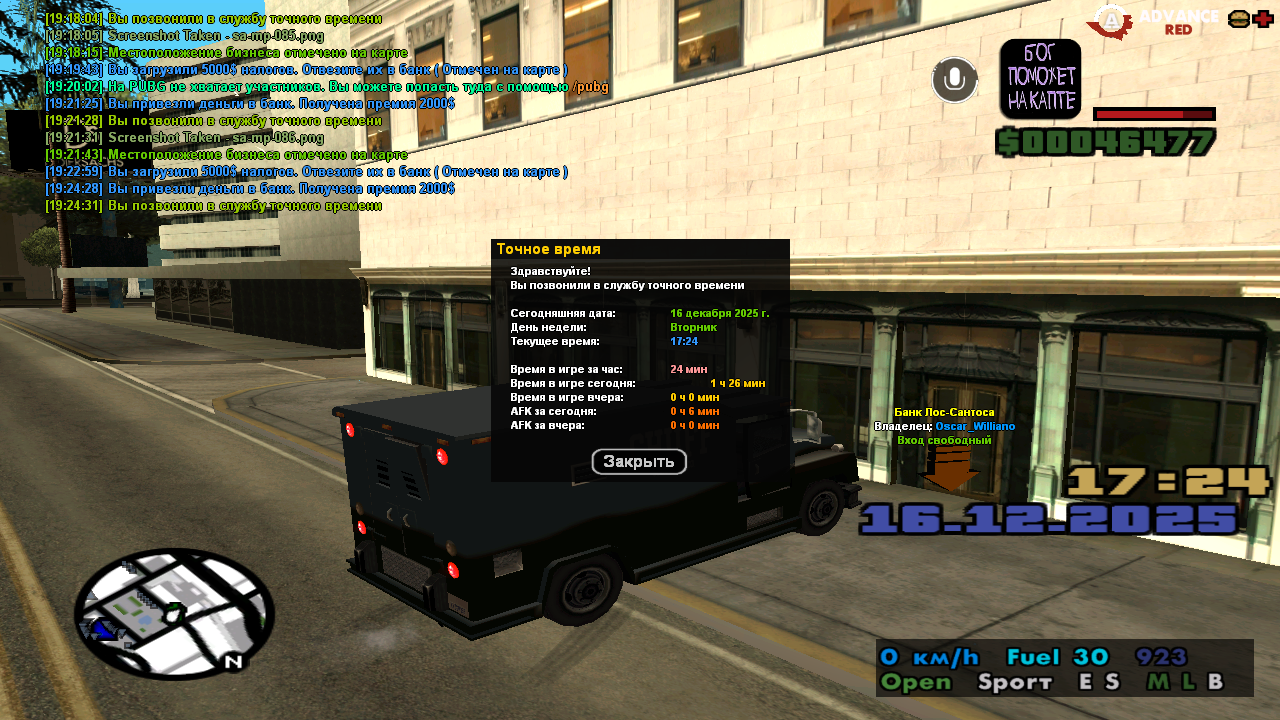Open the circular radar minimap

(174, 613)
